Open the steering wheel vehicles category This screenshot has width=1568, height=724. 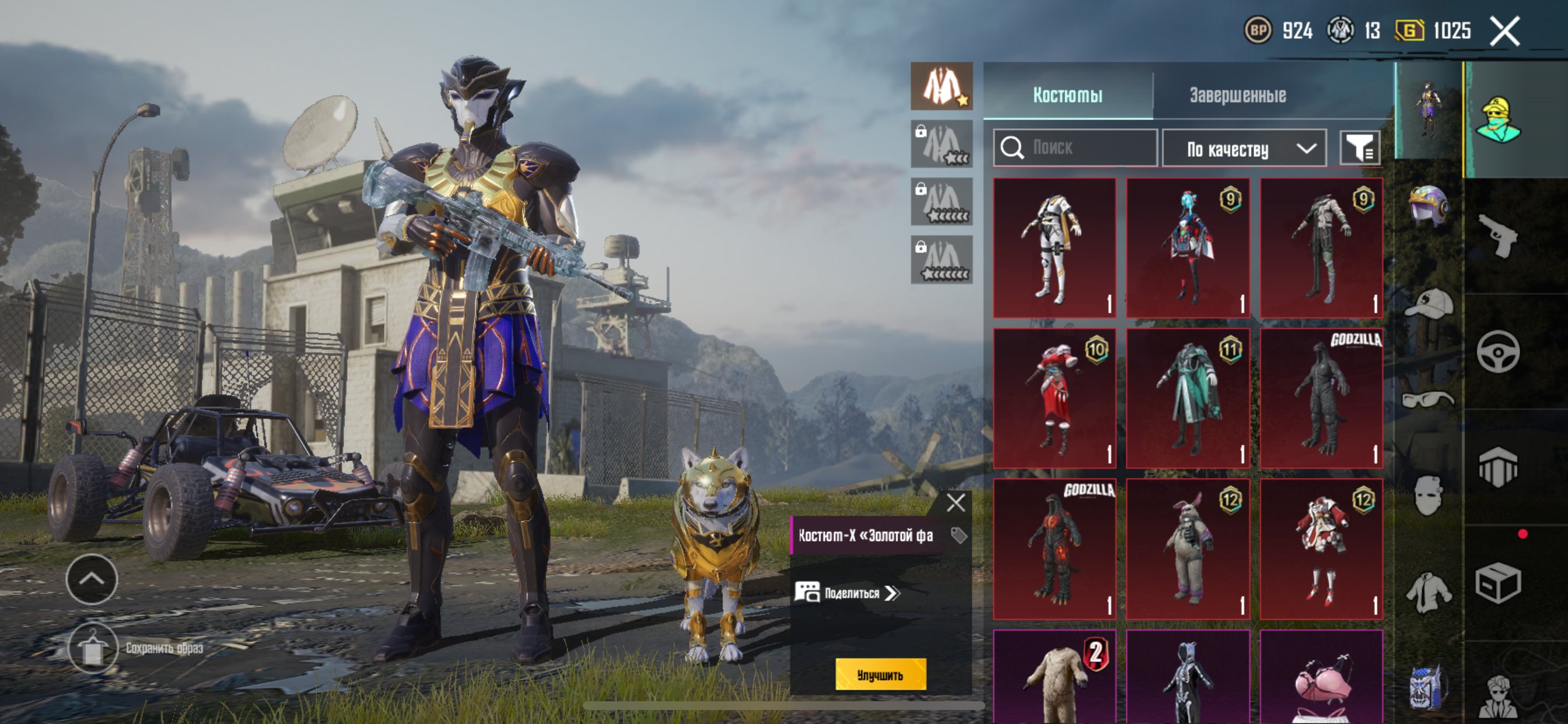tap(1498, 351)
